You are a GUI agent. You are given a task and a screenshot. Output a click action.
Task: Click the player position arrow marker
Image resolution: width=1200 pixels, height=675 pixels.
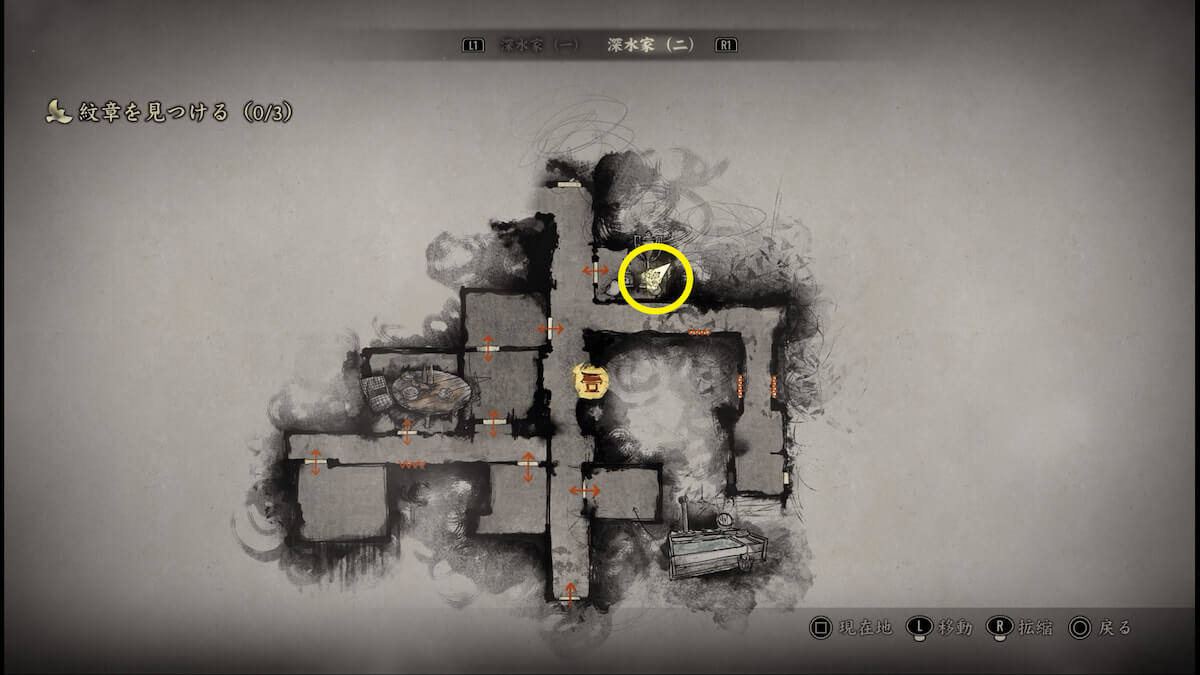[x=656, y=276]
